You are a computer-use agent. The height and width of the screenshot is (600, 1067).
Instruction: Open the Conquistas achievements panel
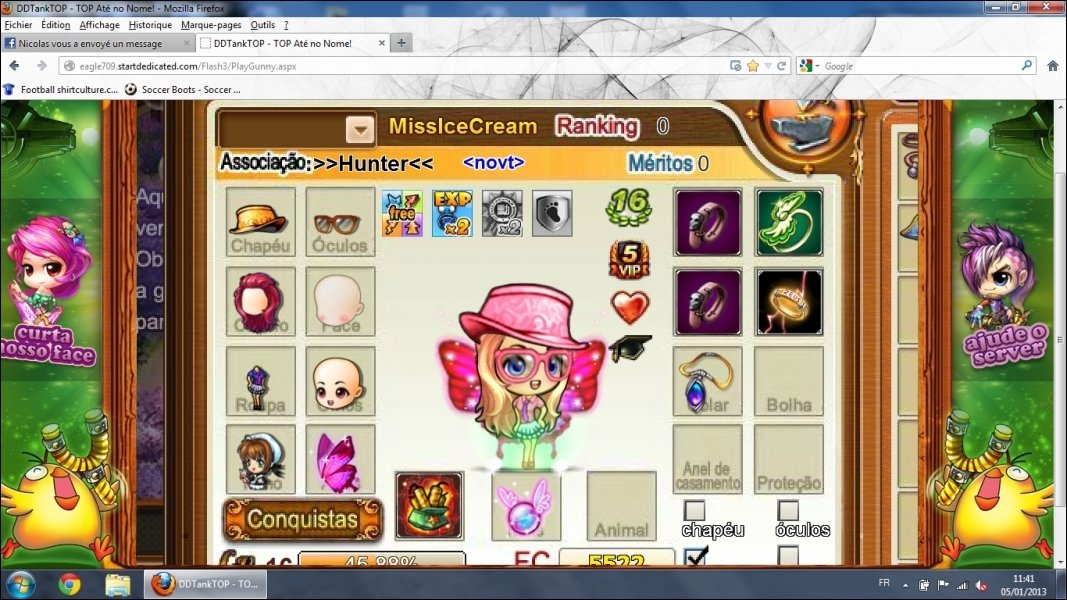pyautogui.click(x=302, y=519)
